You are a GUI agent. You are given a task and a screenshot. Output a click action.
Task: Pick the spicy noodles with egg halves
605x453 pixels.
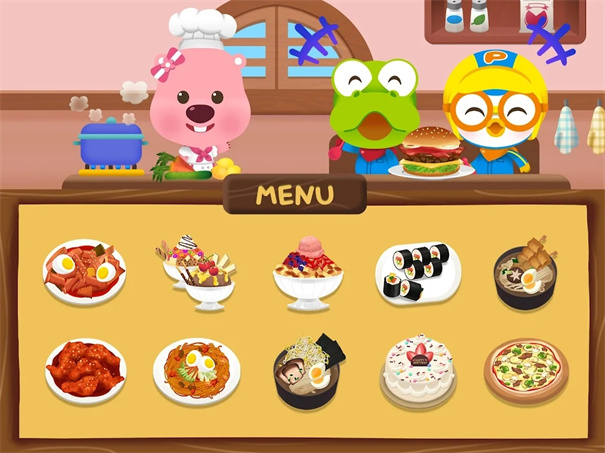[196, 369]
